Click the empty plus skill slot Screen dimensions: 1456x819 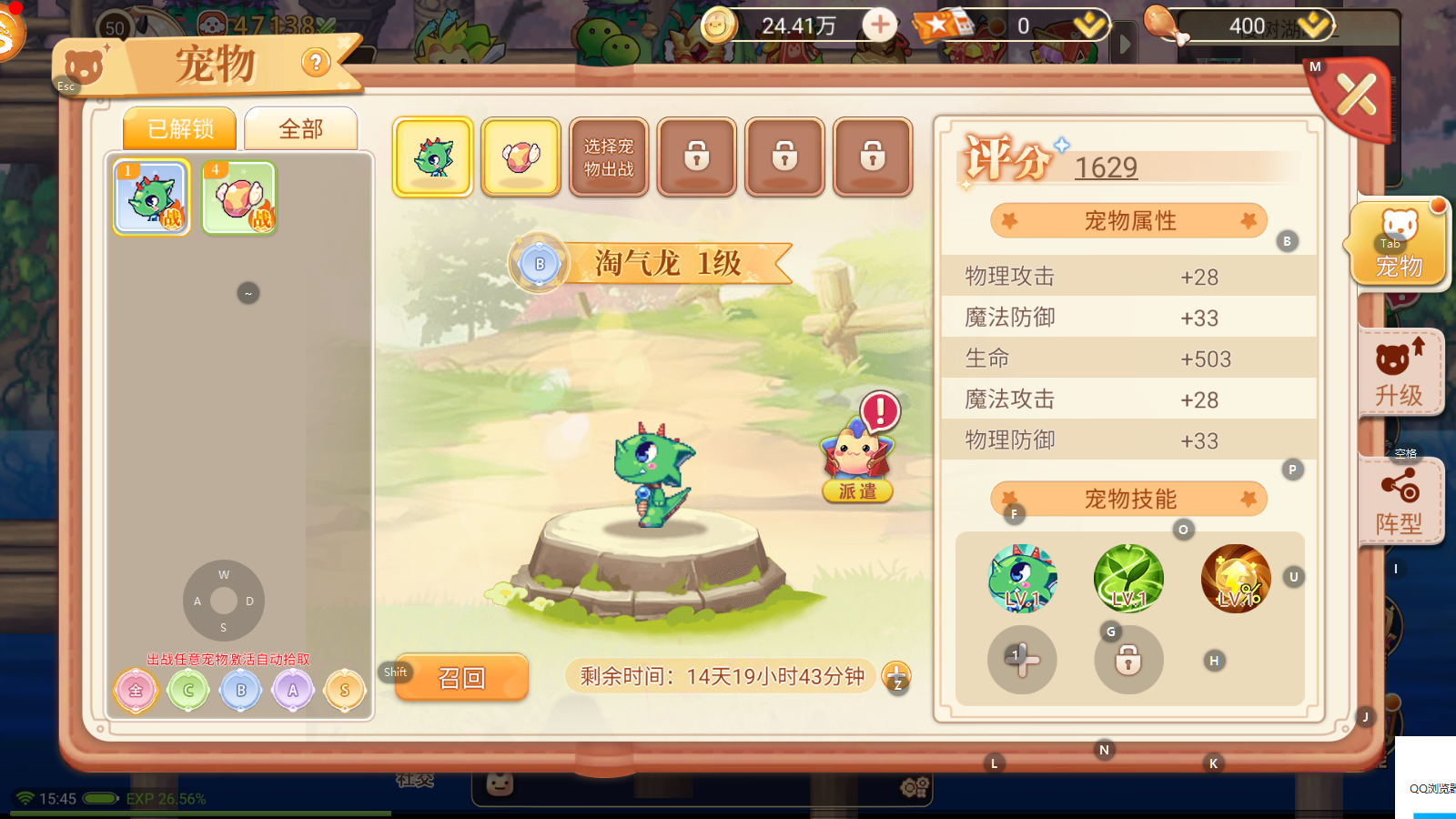point(1022,660)
